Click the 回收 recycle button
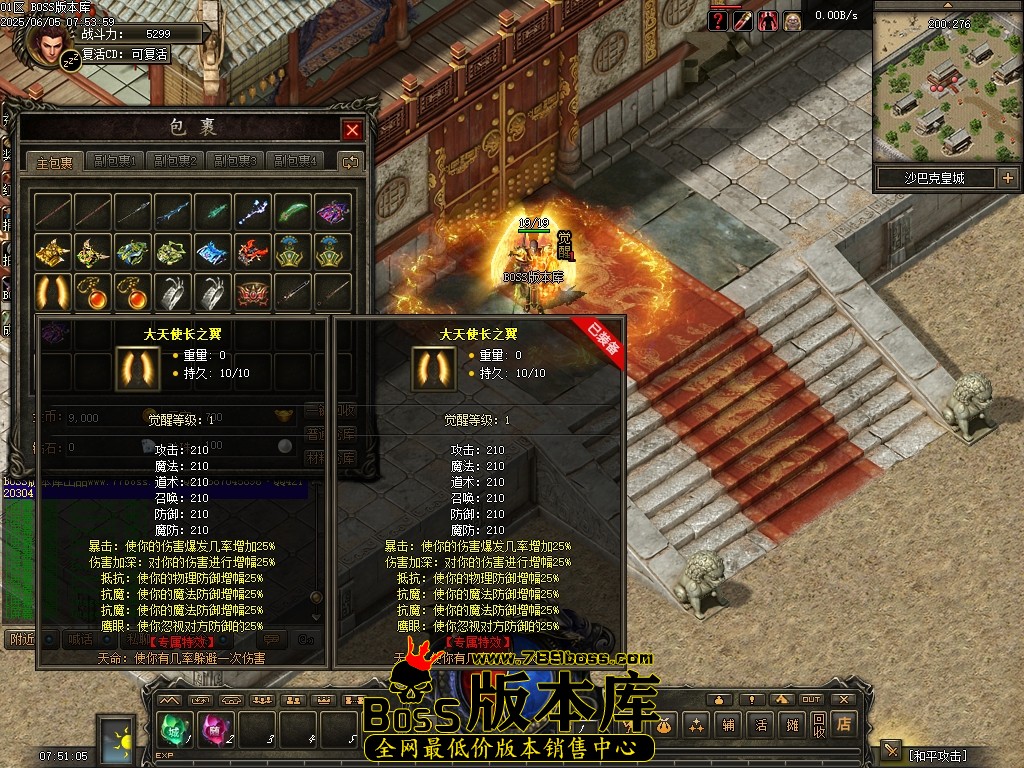1024x768 pixels. 819,725
